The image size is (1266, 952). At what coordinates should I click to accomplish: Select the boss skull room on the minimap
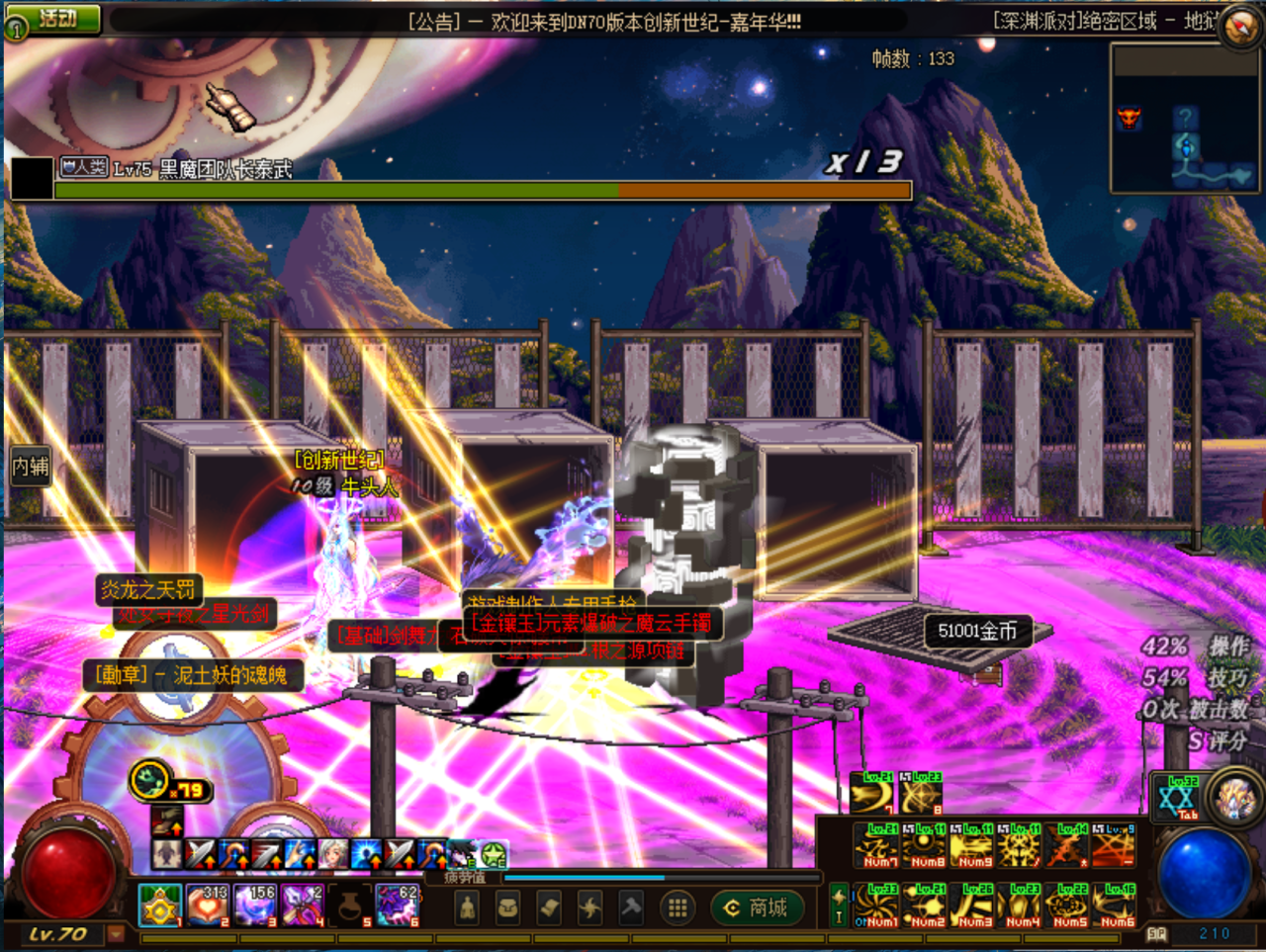[x=1130, y=120]
